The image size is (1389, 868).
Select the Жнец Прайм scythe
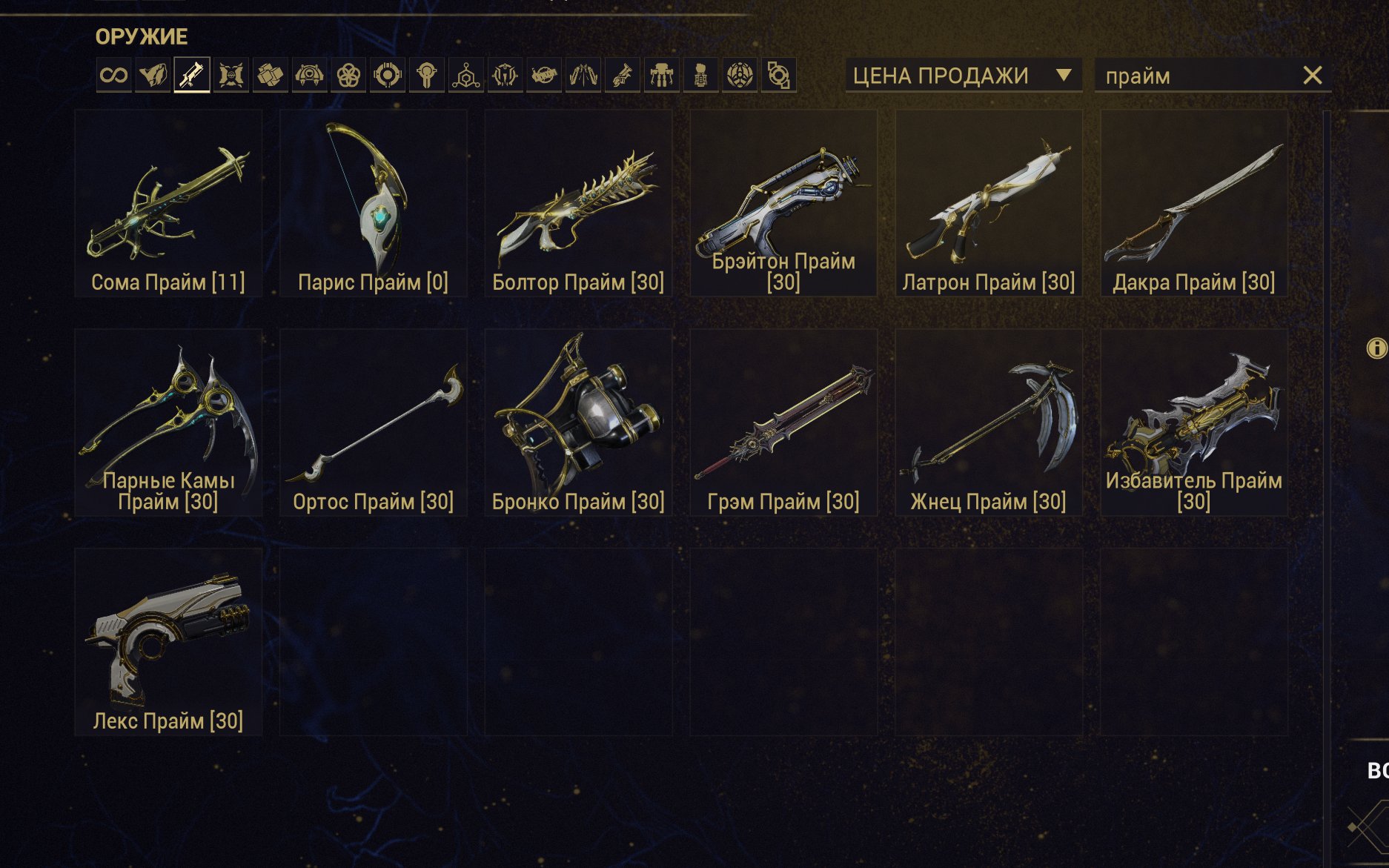(x=989, y=423)
